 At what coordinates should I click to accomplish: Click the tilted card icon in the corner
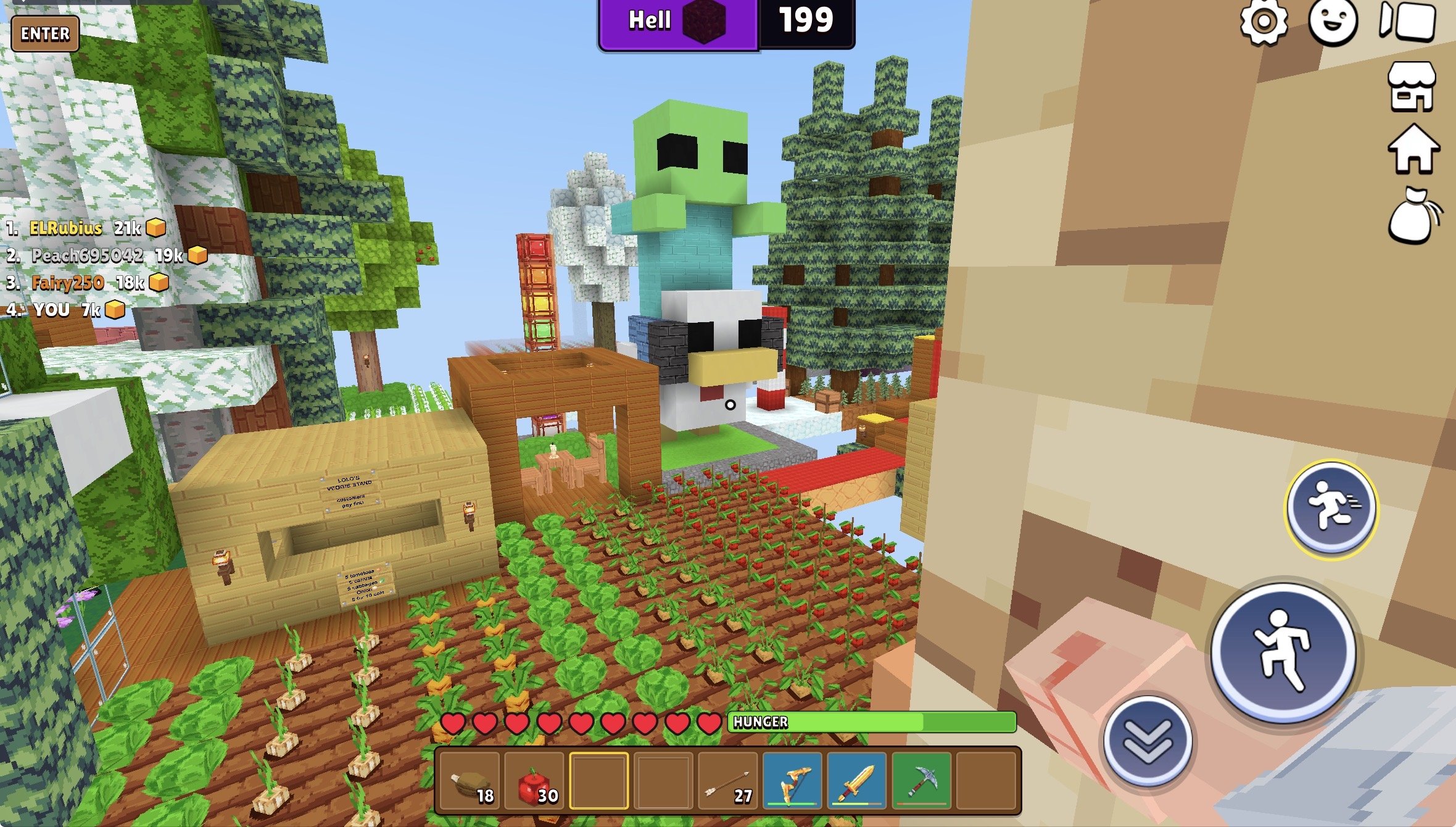(1408, 21)
